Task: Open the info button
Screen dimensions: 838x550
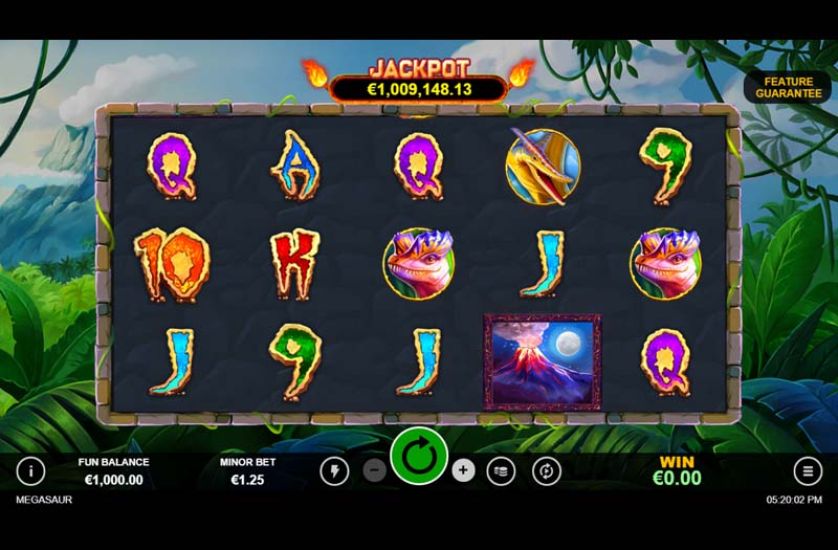Action: click(31, 470)
